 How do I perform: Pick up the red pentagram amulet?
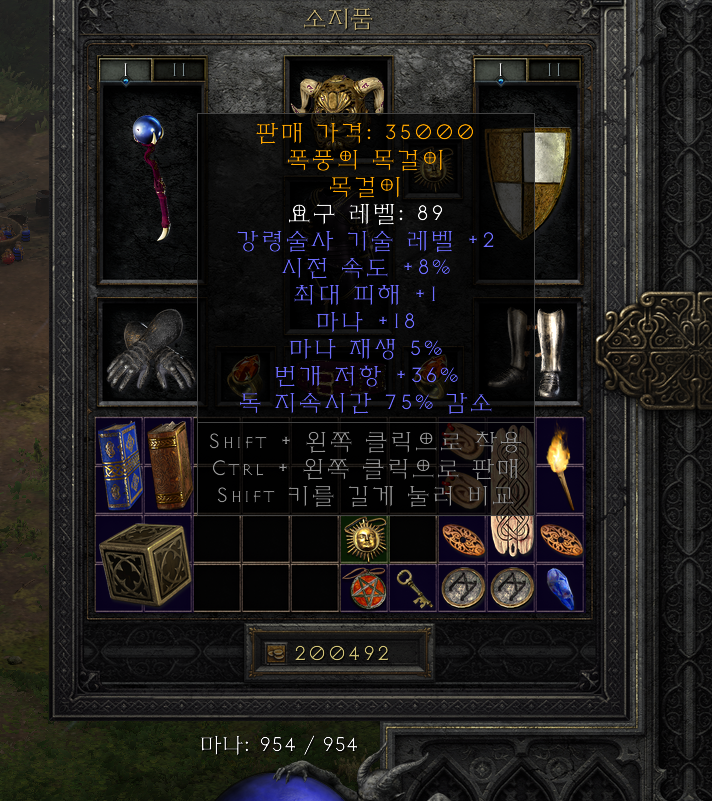coord(363,587)
